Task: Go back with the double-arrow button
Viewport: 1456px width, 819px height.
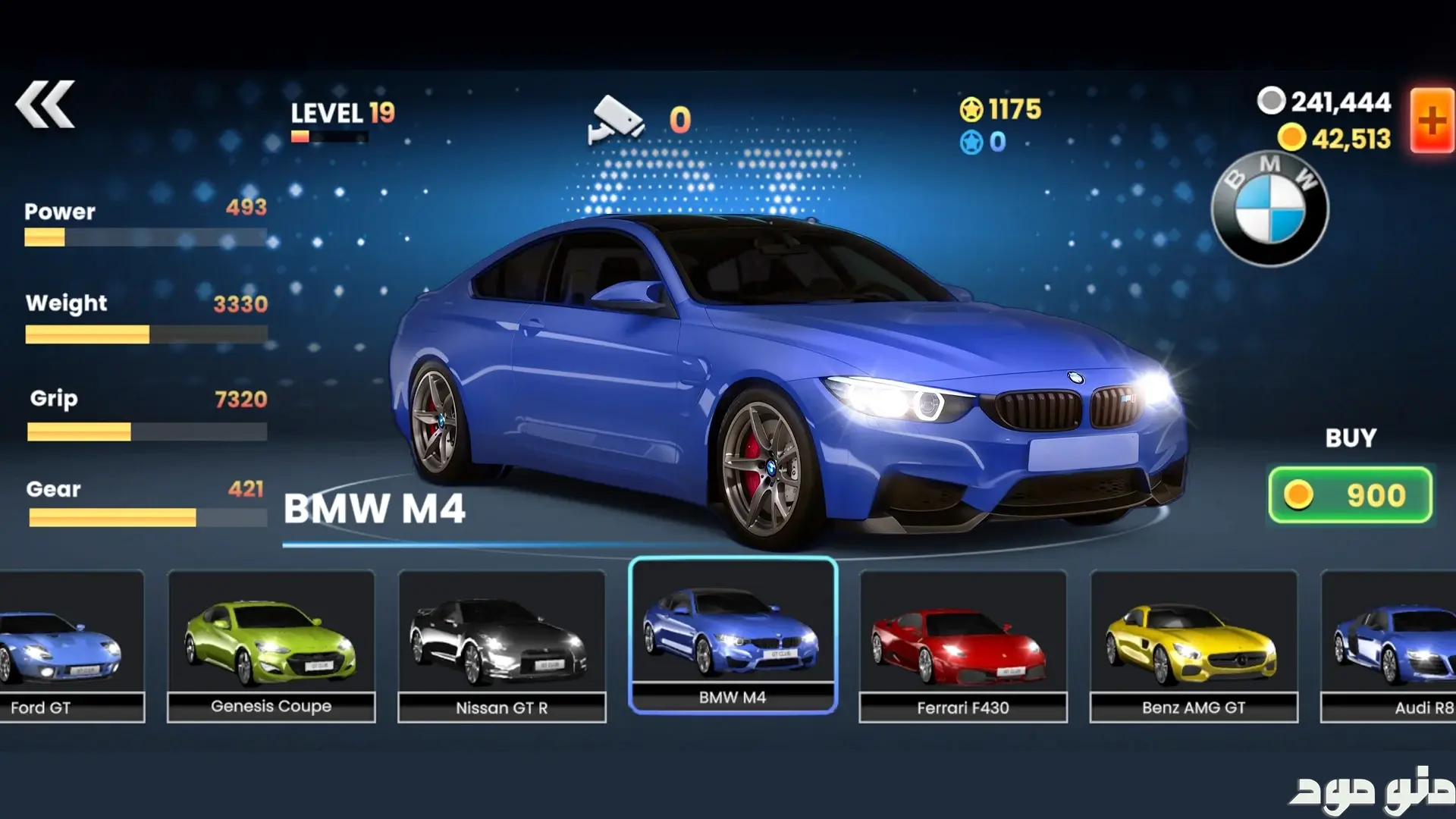Action: coord(45,104)
